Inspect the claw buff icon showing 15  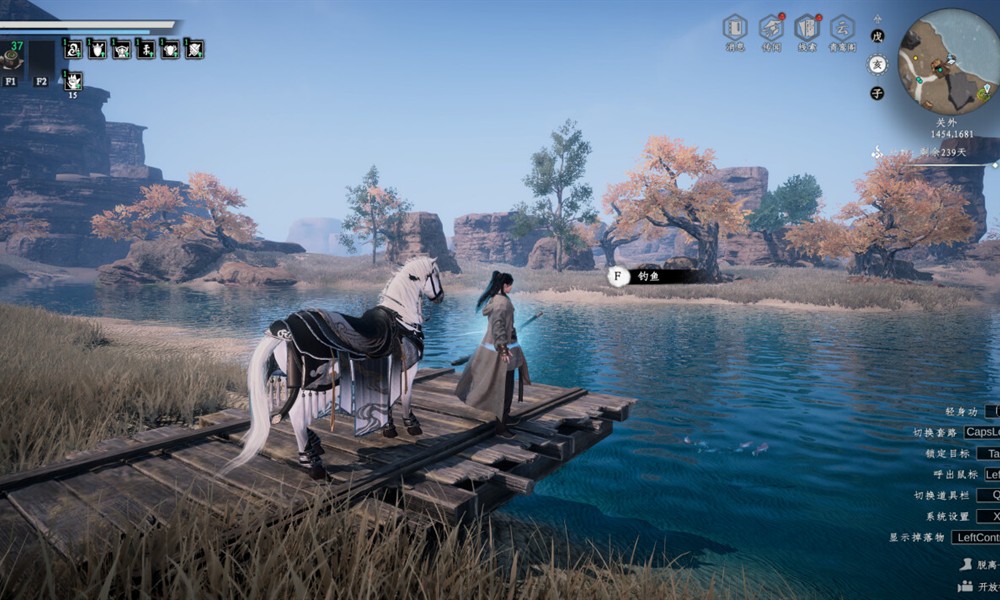pyautogui.click(x=73, y=80)
